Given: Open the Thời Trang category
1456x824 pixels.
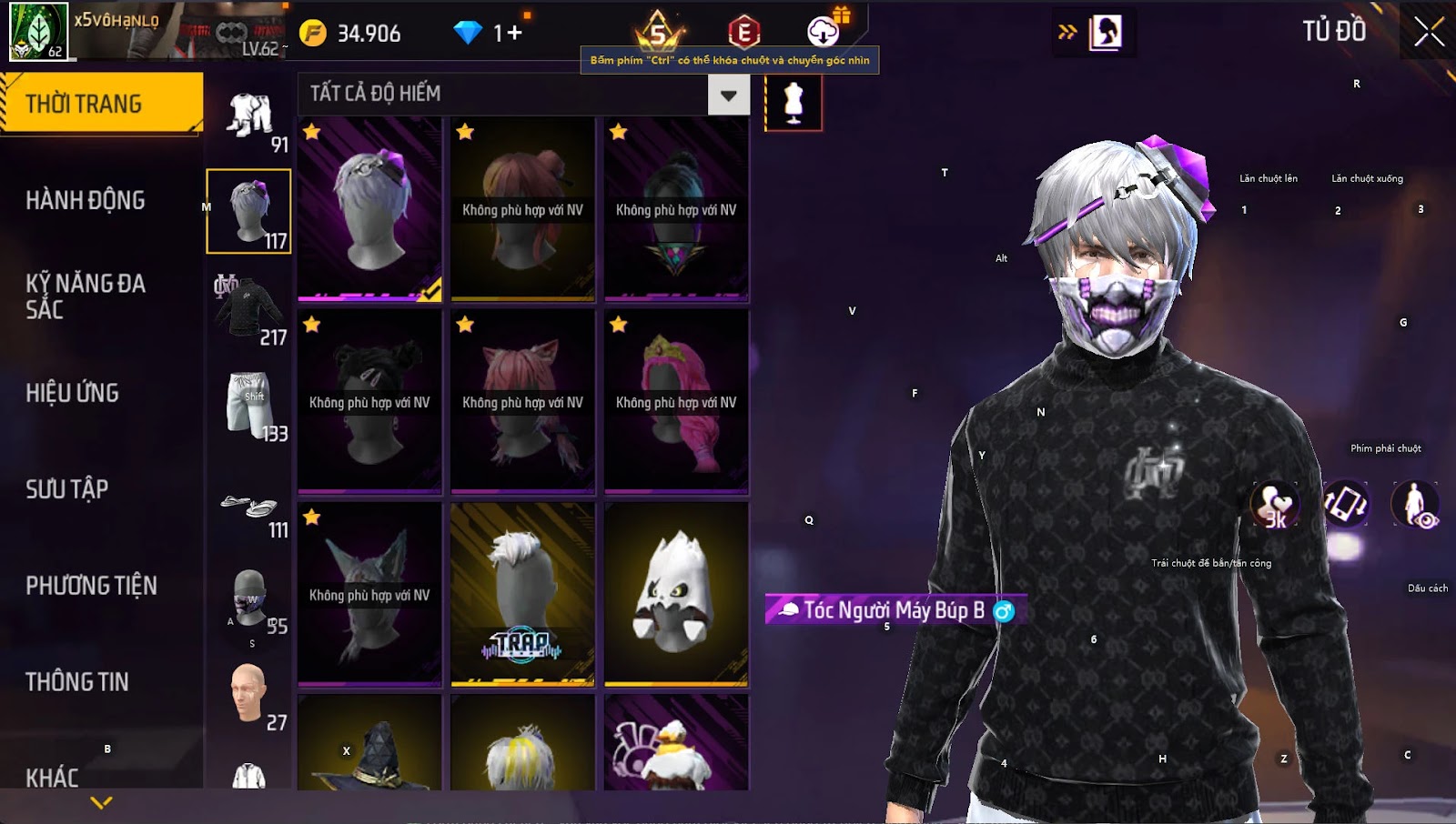Looking at the screenshot, I should pos(100,104).
